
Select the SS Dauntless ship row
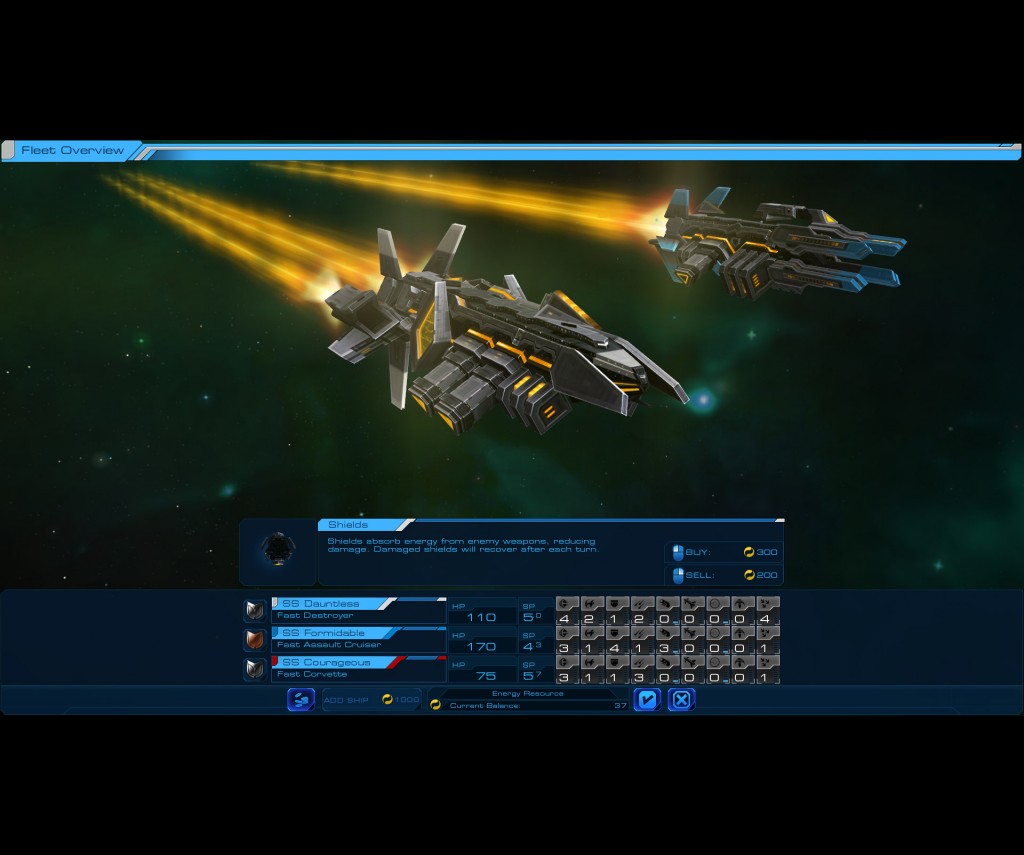[358, 610]
